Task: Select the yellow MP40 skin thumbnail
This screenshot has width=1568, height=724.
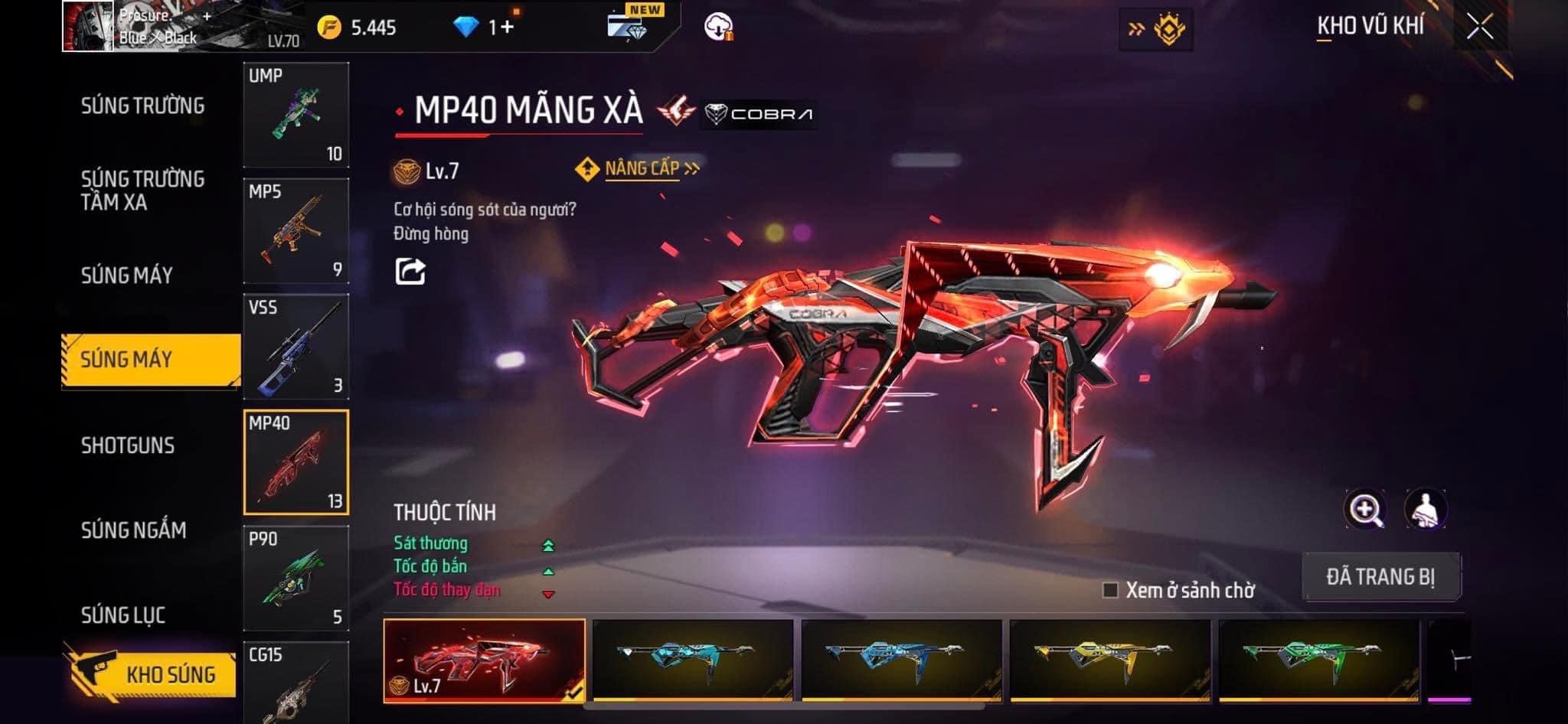Action: pos(1110,660)
